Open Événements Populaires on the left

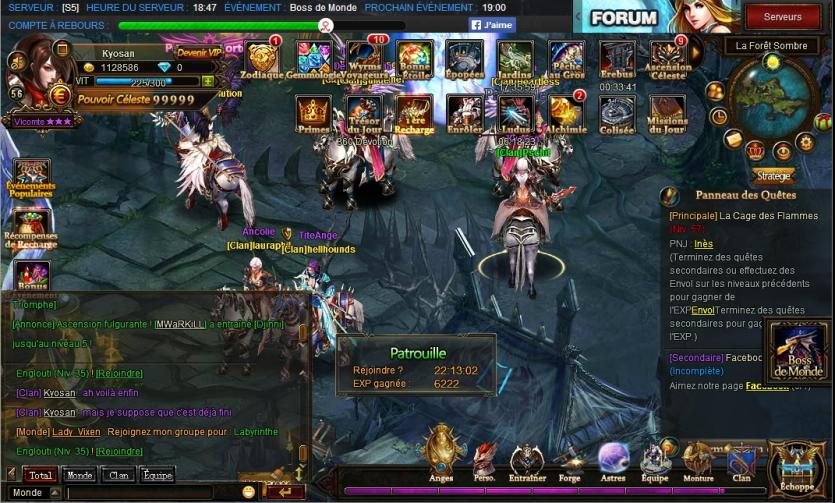[x=31, y=178]
